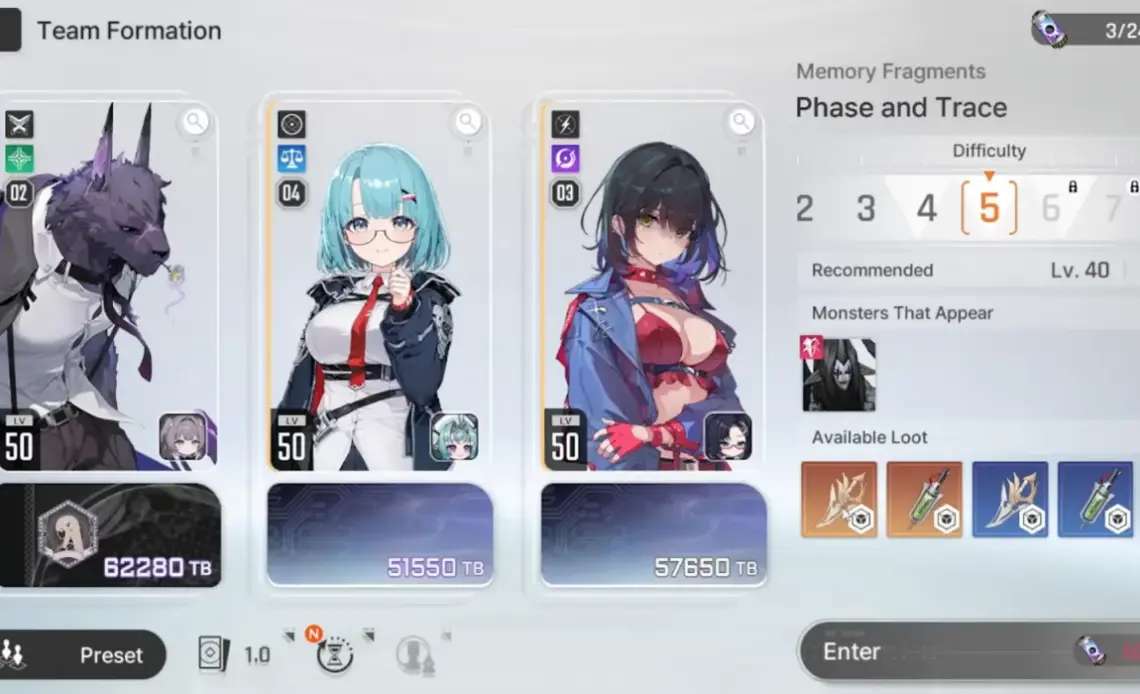Toggle the 1.0 card speed option
Viewport: 1140px width, 694px height.
pos(235,655)
